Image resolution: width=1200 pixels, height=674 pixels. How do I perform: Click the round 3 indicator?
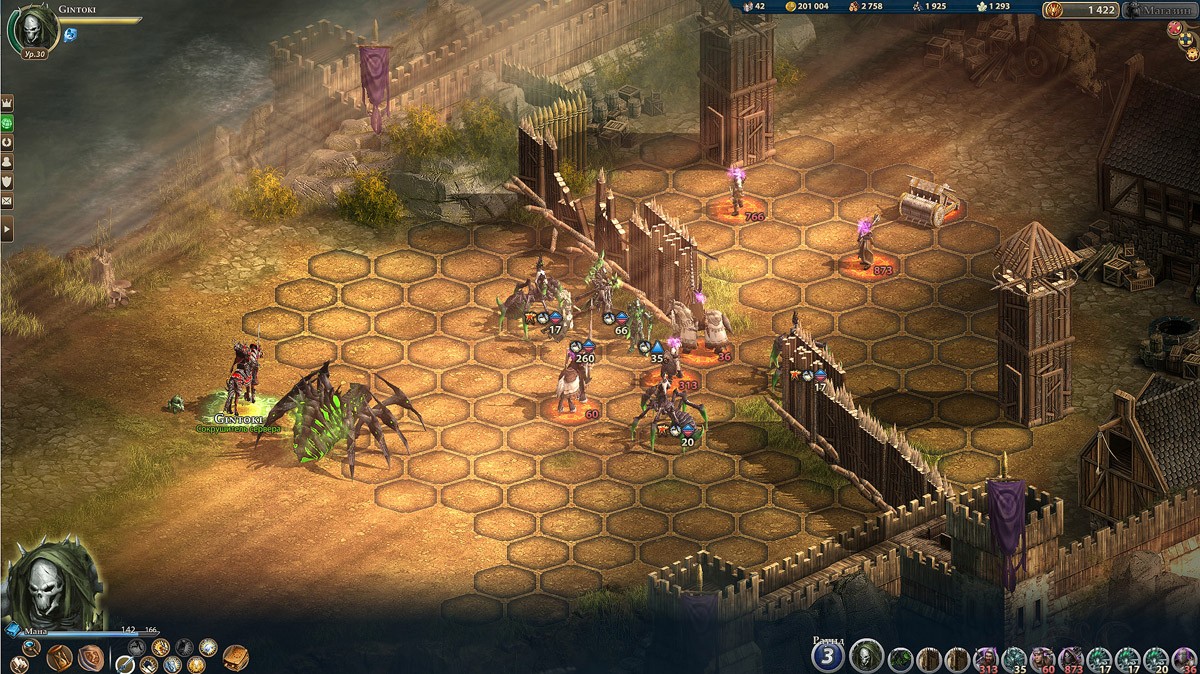(x=827, y=656)
